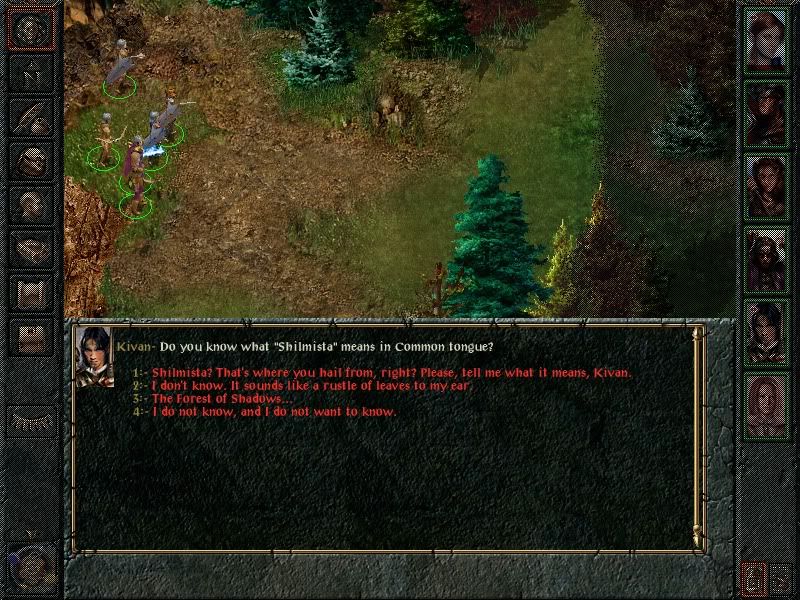Open the area map
The image size is (800, 600).
31,73
